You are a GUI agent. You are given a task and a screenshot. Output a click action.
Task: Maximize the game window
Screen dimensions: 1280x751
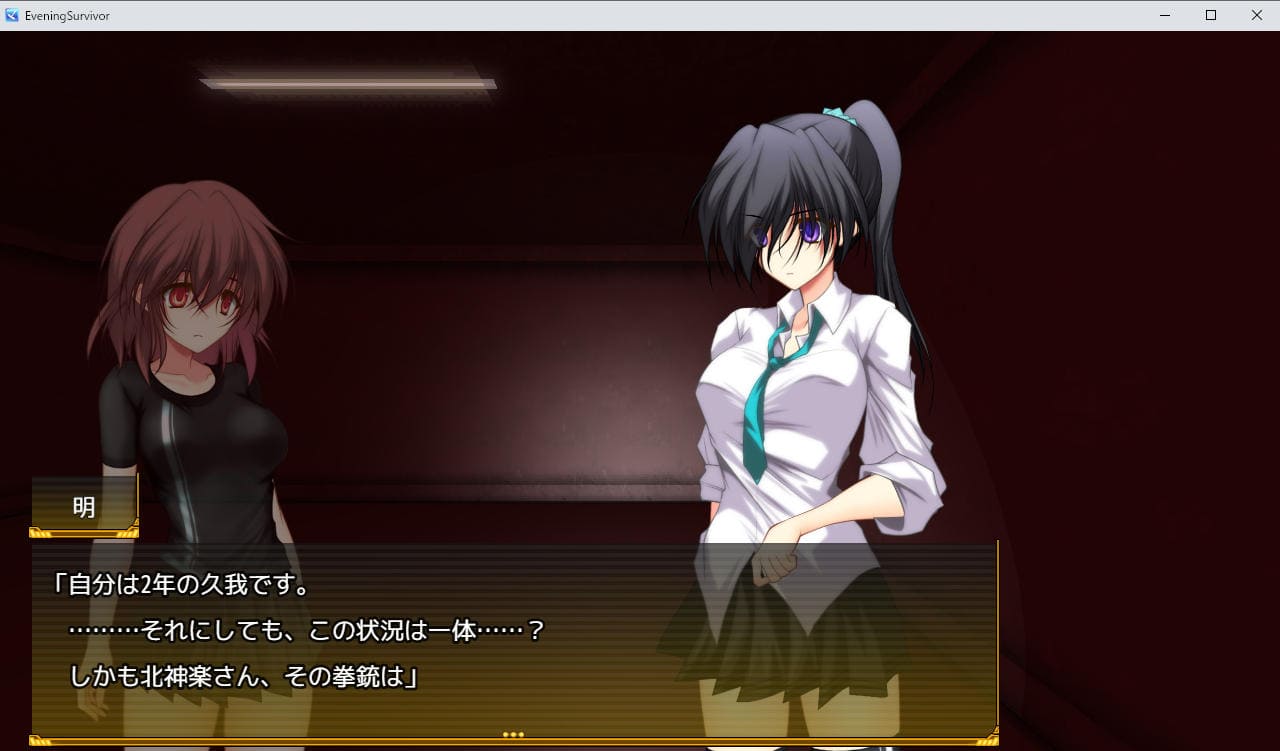click(x=1210, y=15)
